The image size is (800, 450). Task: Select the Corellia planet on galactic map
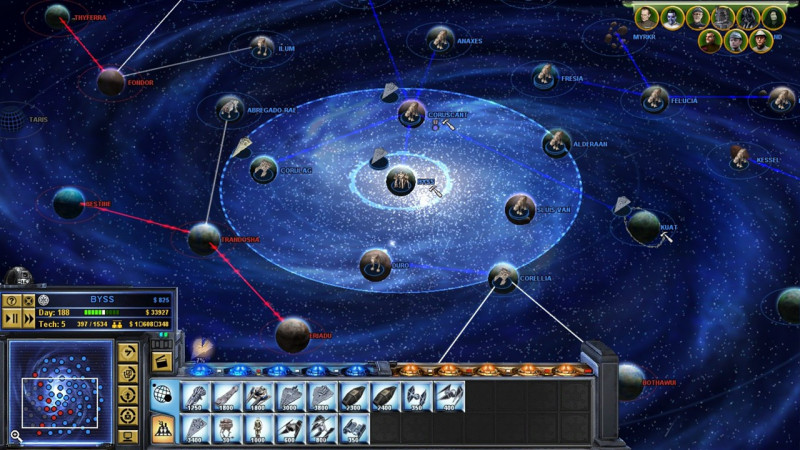tap(503, 277)
